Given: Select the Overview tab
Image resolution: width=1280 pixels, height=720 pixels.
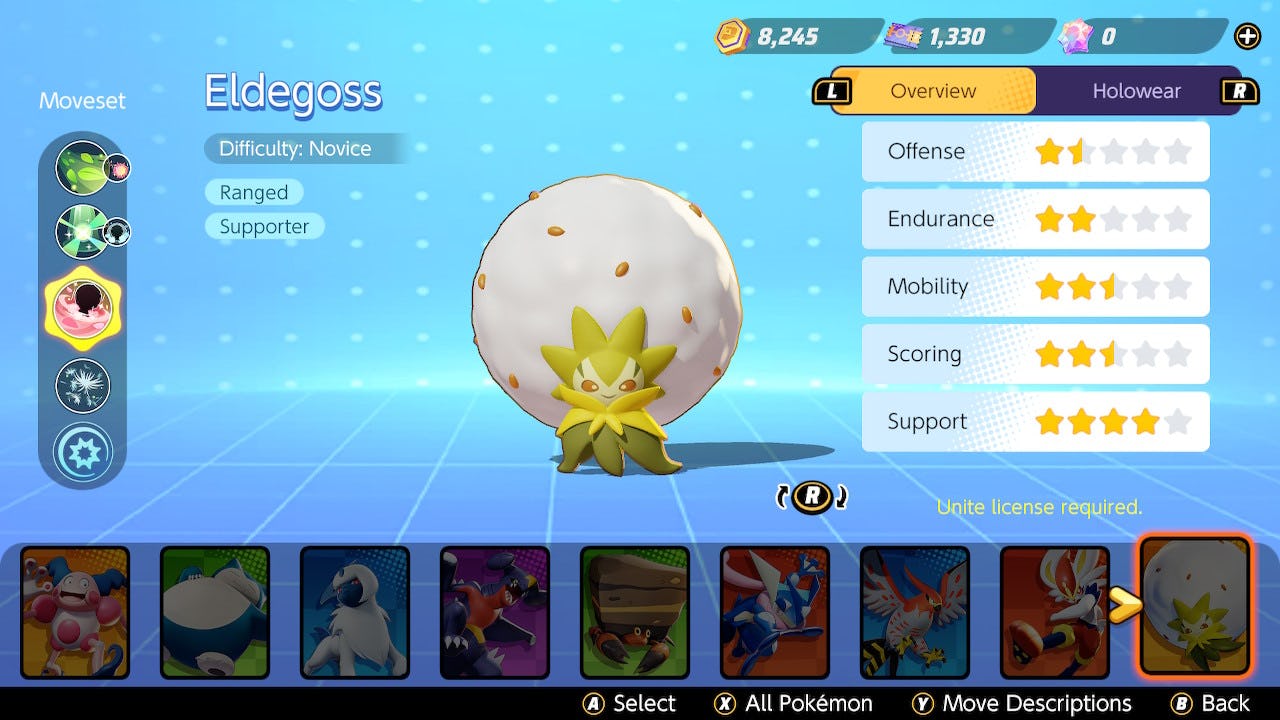Looking at the screenshot, I should (x=933, y=91).
